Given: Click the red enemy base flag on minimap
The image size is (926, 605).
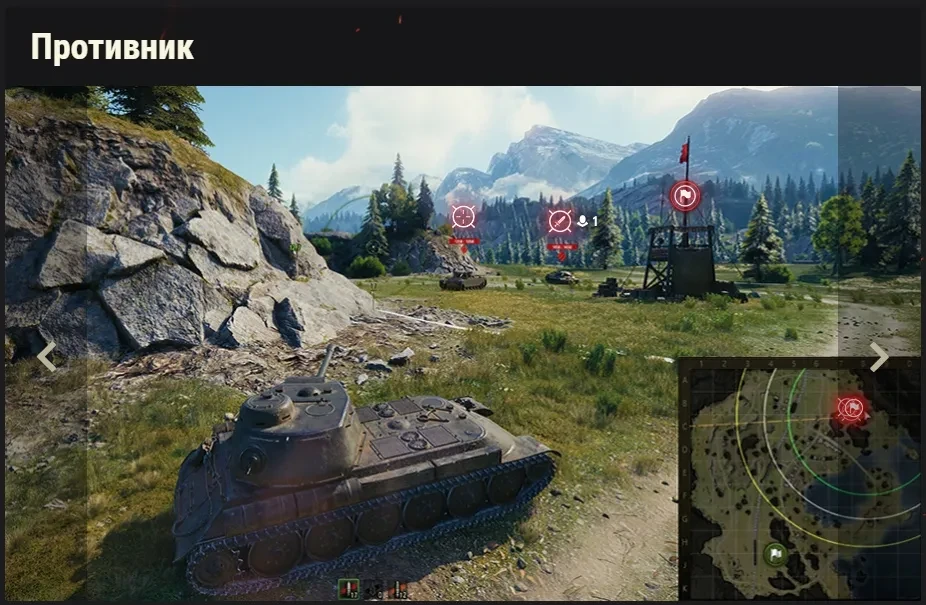Looking at the screenshot, I should click(851, 407).
